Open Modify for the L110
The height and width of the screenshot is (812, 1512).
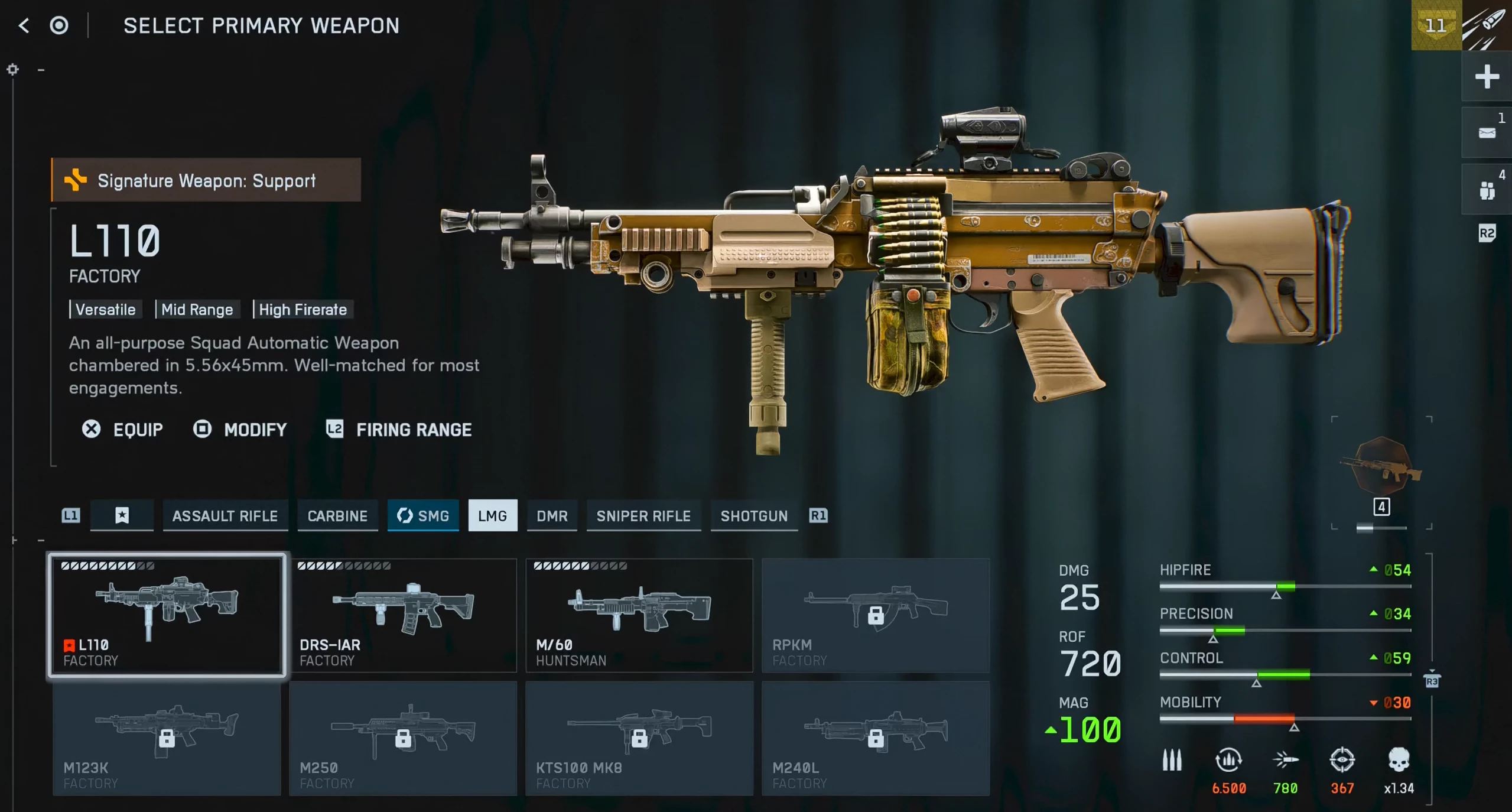[240, 430]
